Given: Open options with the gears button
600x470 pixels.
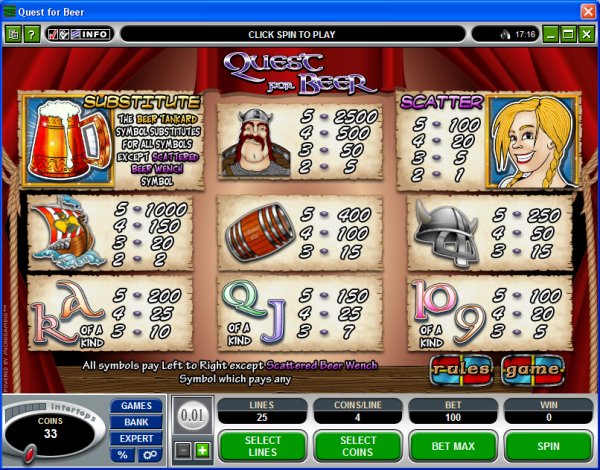Looking at the screenshot, I should (149, 455).
